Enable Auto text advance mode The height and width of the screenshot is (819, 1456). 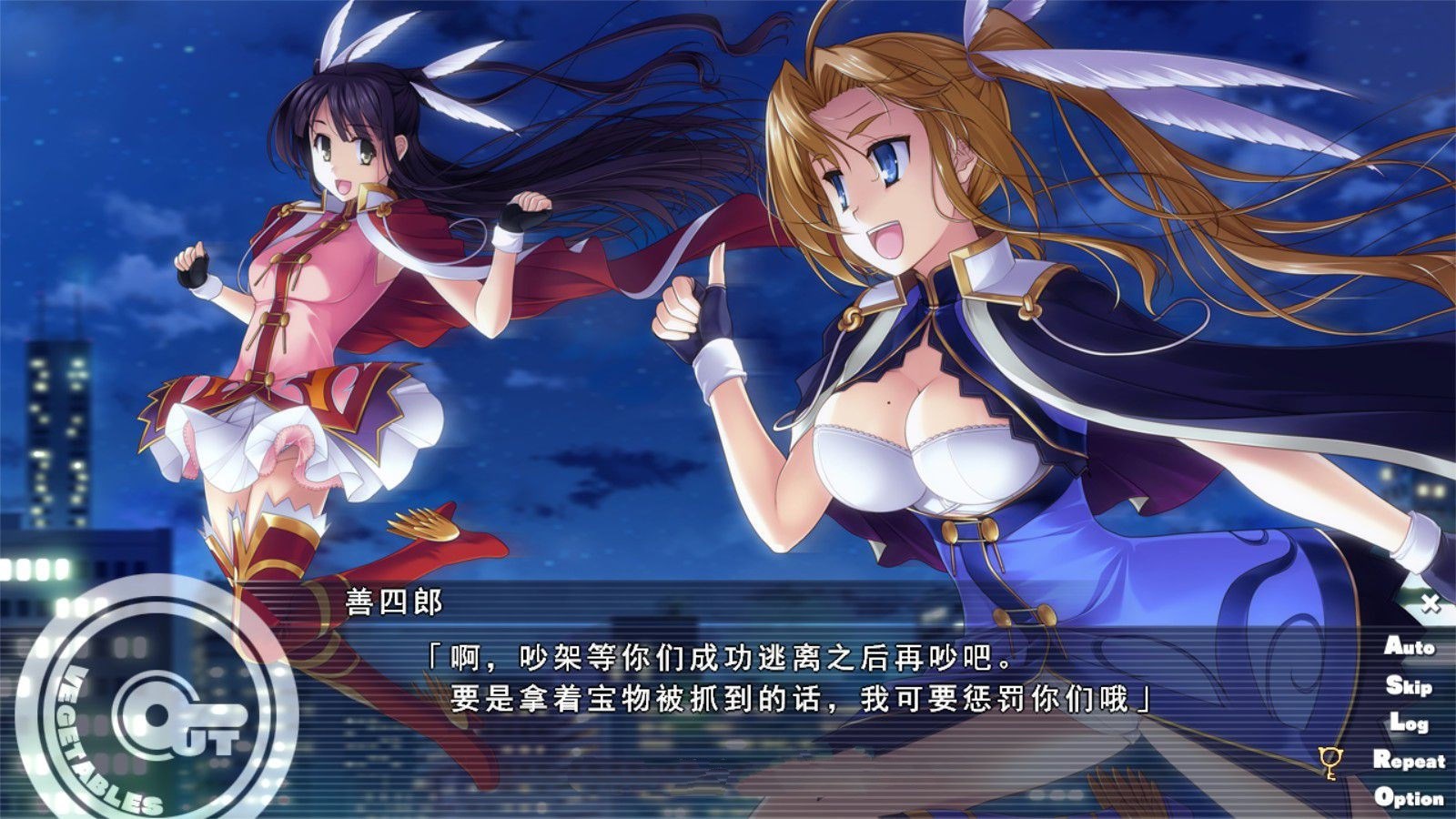coord(1408,649)
